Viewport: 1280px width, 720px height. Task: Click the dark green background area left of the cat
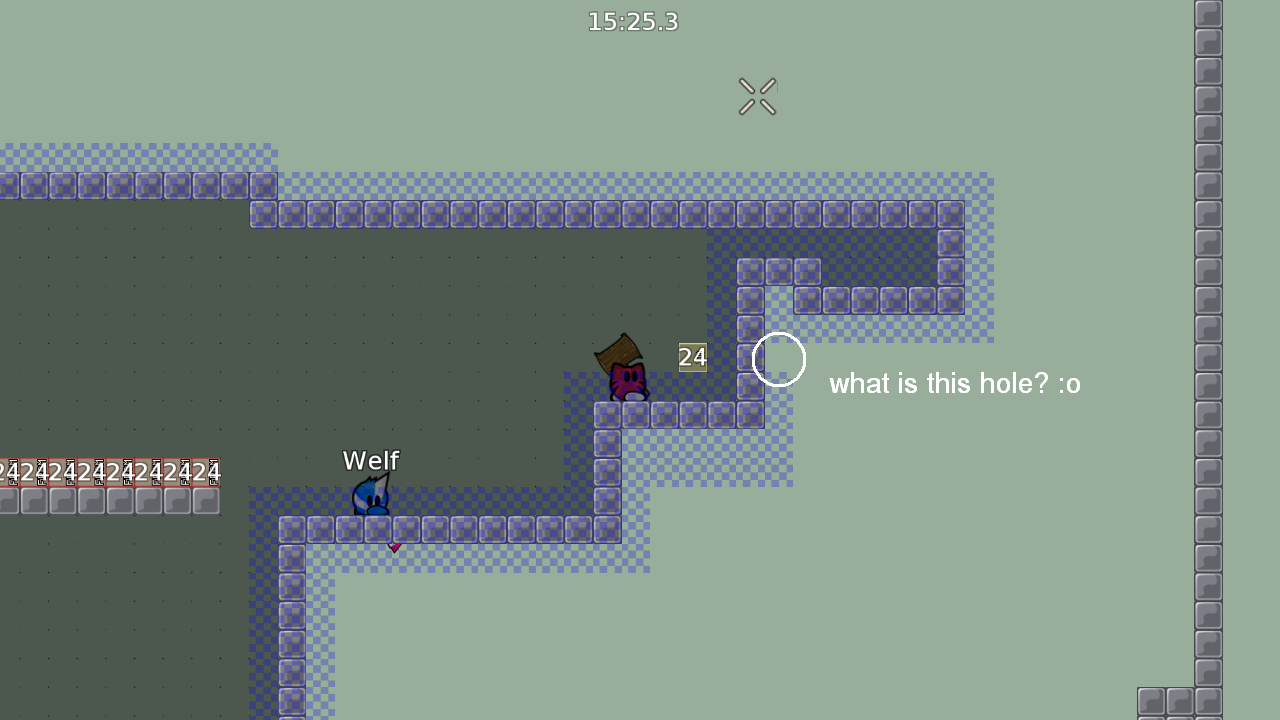(x=450, y=330)
